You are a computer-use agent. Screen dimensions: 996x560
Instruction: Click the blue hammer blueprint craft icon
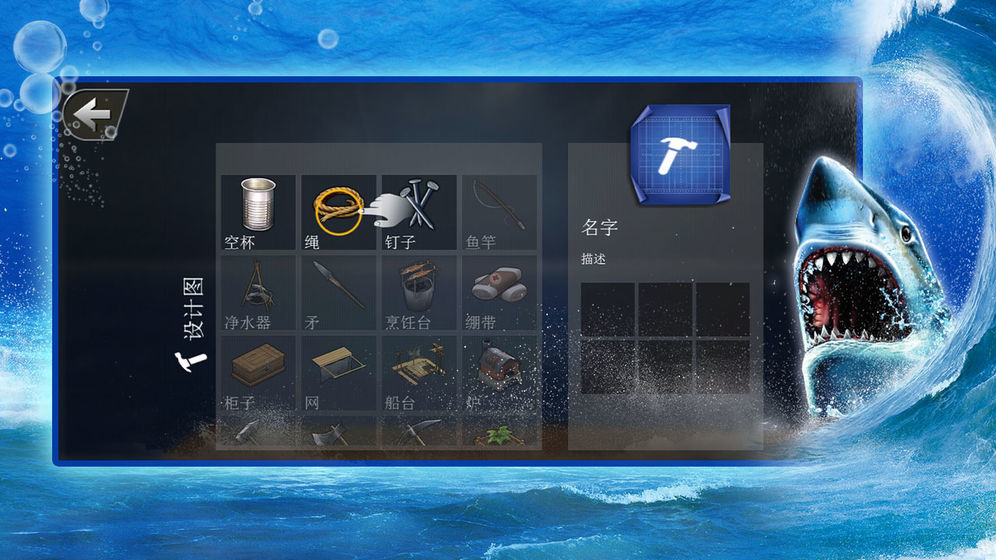click(x=680, y=150)
